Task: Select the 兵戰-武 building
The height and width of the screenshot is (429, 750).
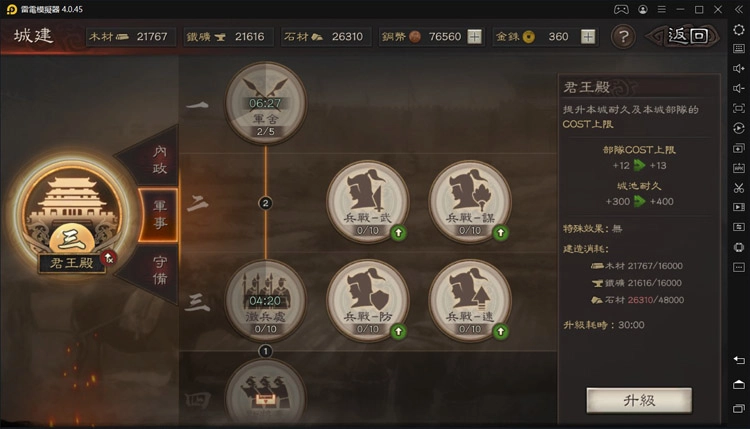Action: click(x=367, y=200)
